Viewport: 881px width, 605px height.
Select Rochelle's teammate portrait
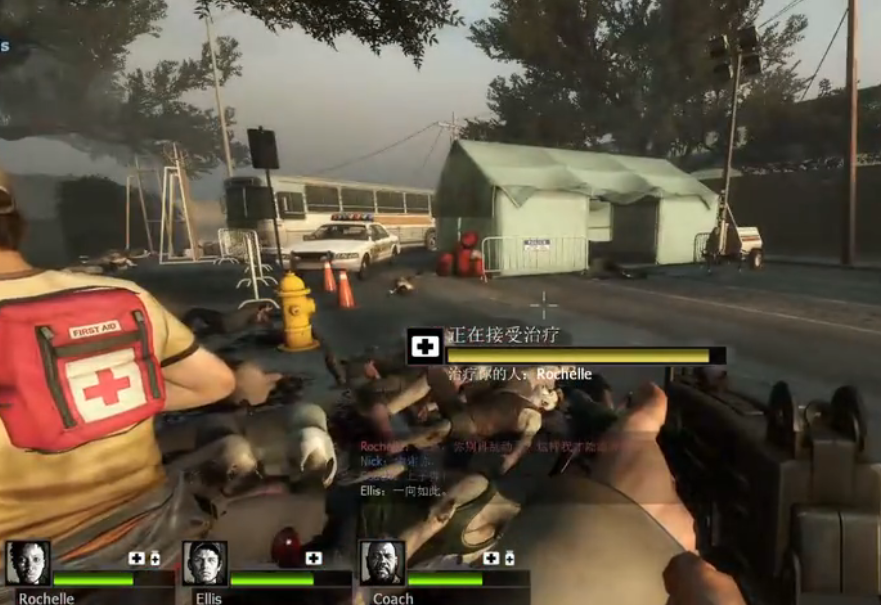28,563
